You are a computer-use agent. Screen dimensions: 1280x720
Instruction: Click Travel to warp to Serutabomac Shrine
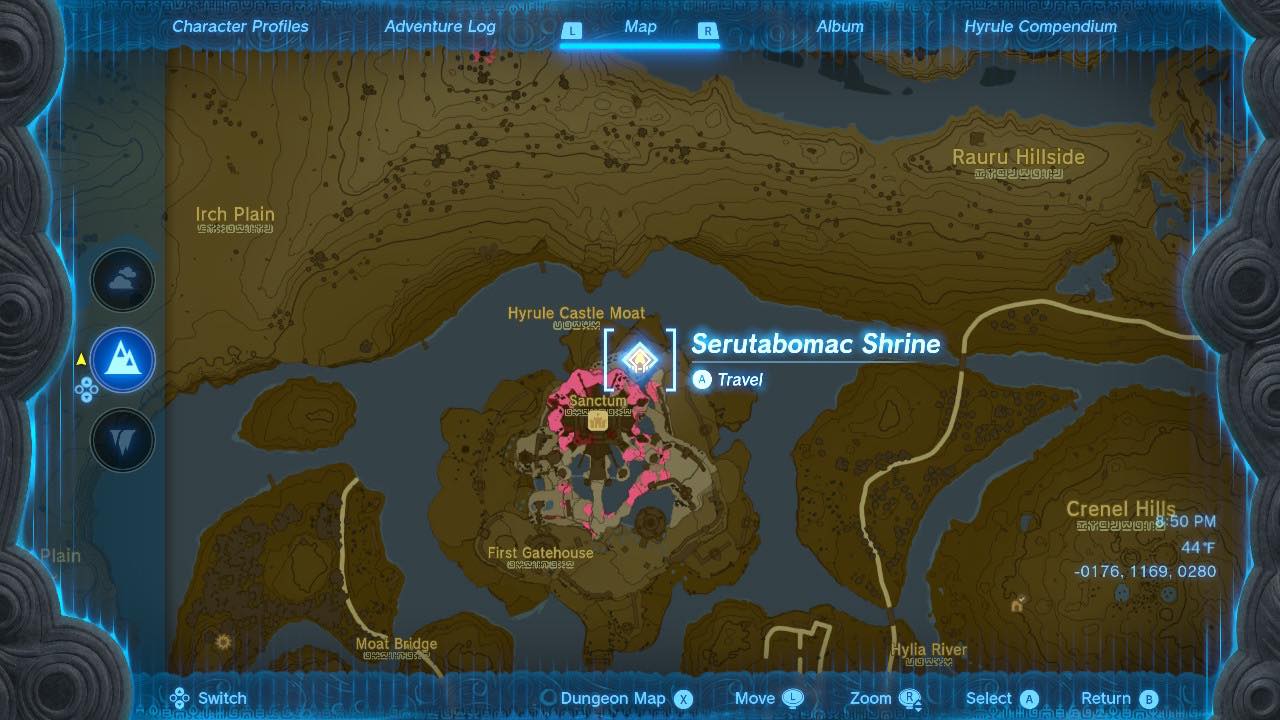point(735,380)
